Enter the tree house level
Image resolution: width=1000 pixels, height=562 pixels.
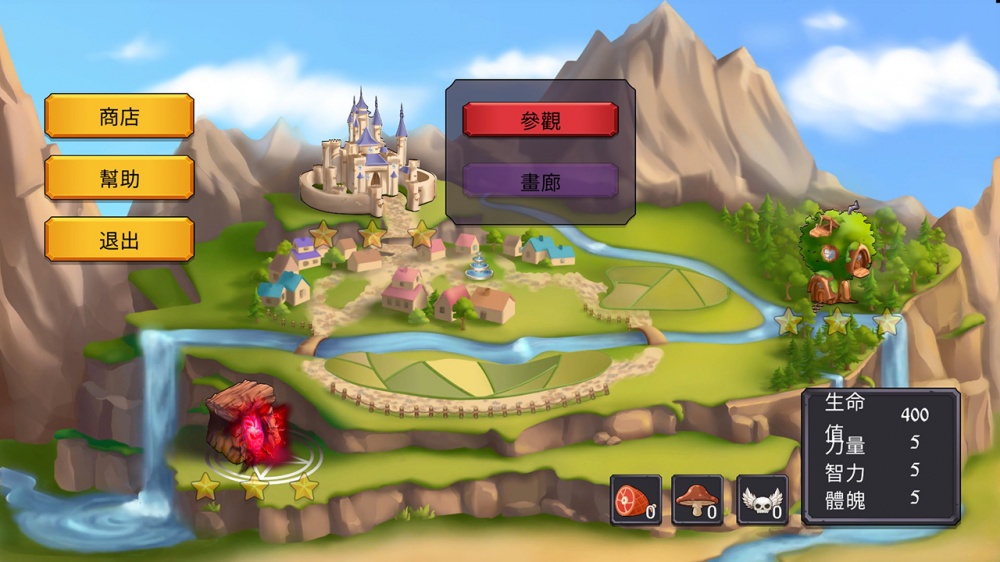tap(836, 257)
